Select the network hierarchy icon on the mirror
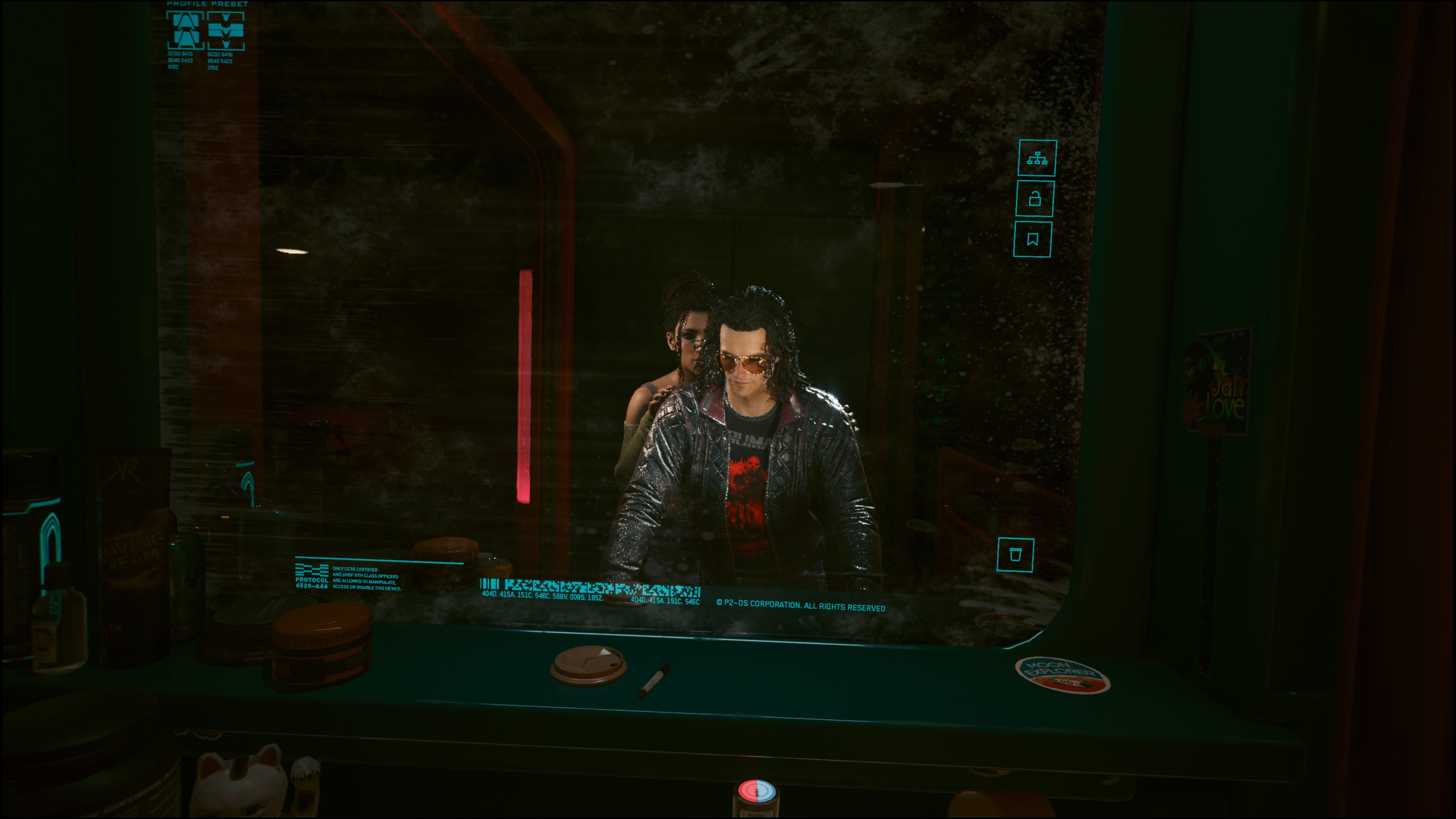Viewport: 1456px width, 819px height. point(1037,158)
